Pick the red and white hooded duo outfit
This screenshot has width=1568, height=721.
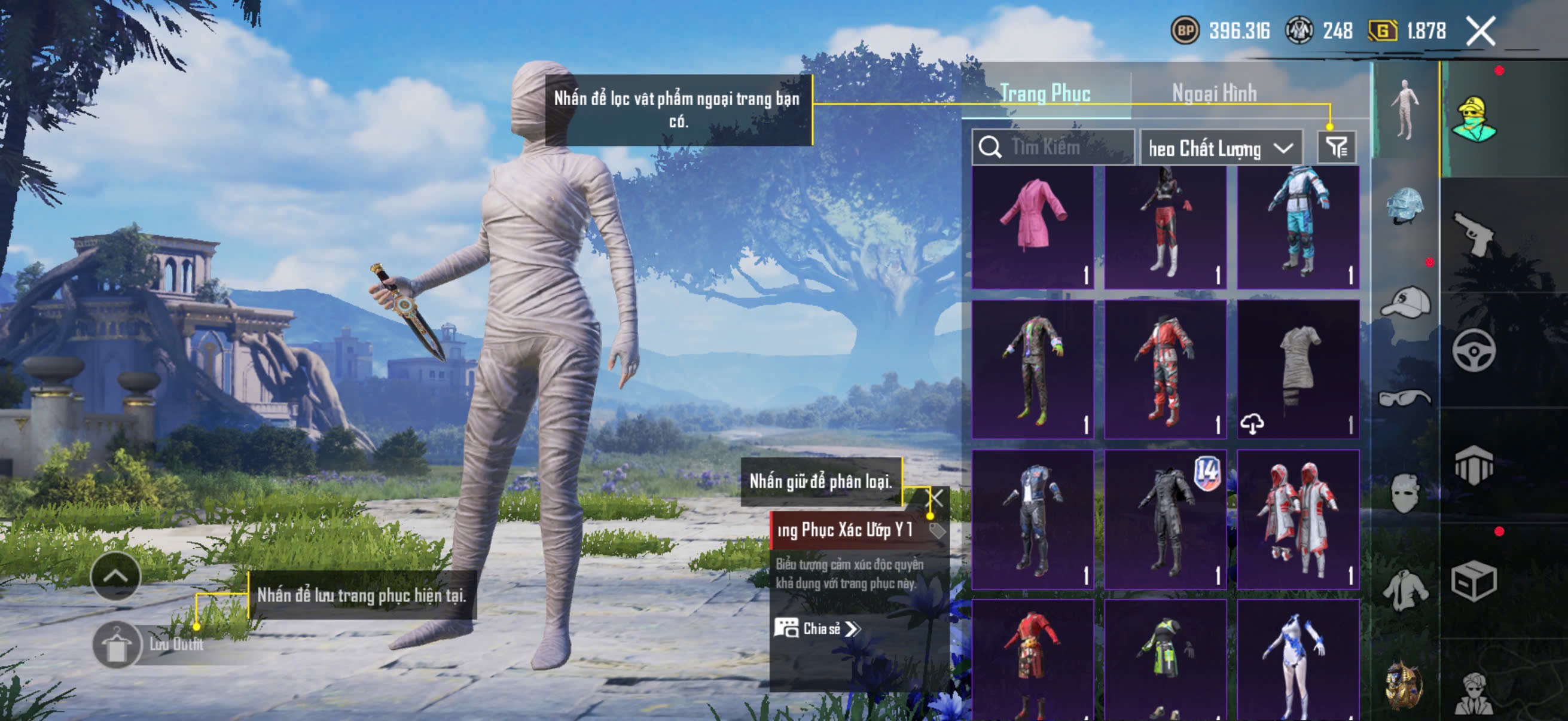coord(1298,519)
